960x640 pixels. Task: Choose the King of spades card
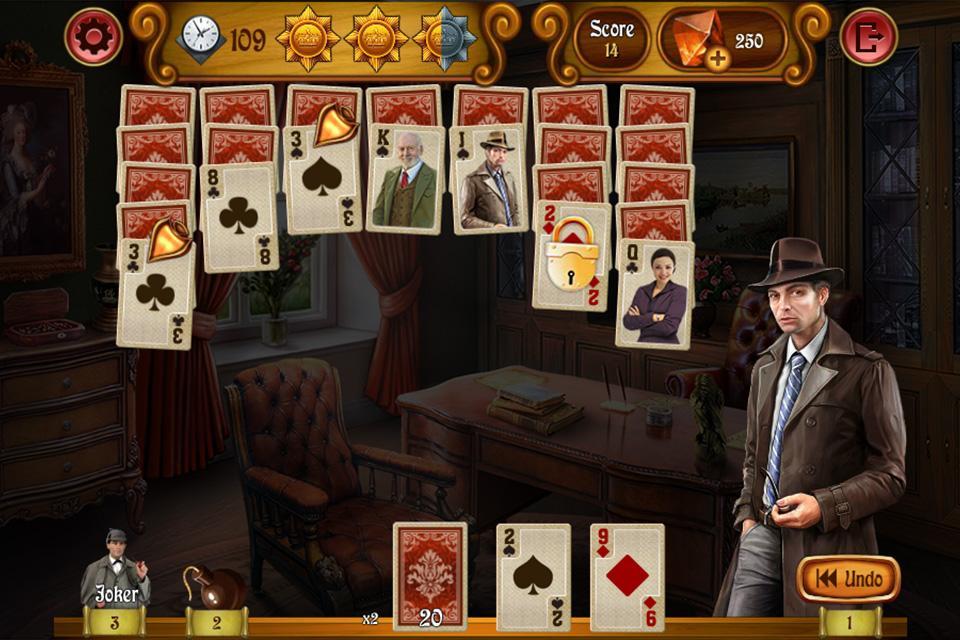pos(405,182)
